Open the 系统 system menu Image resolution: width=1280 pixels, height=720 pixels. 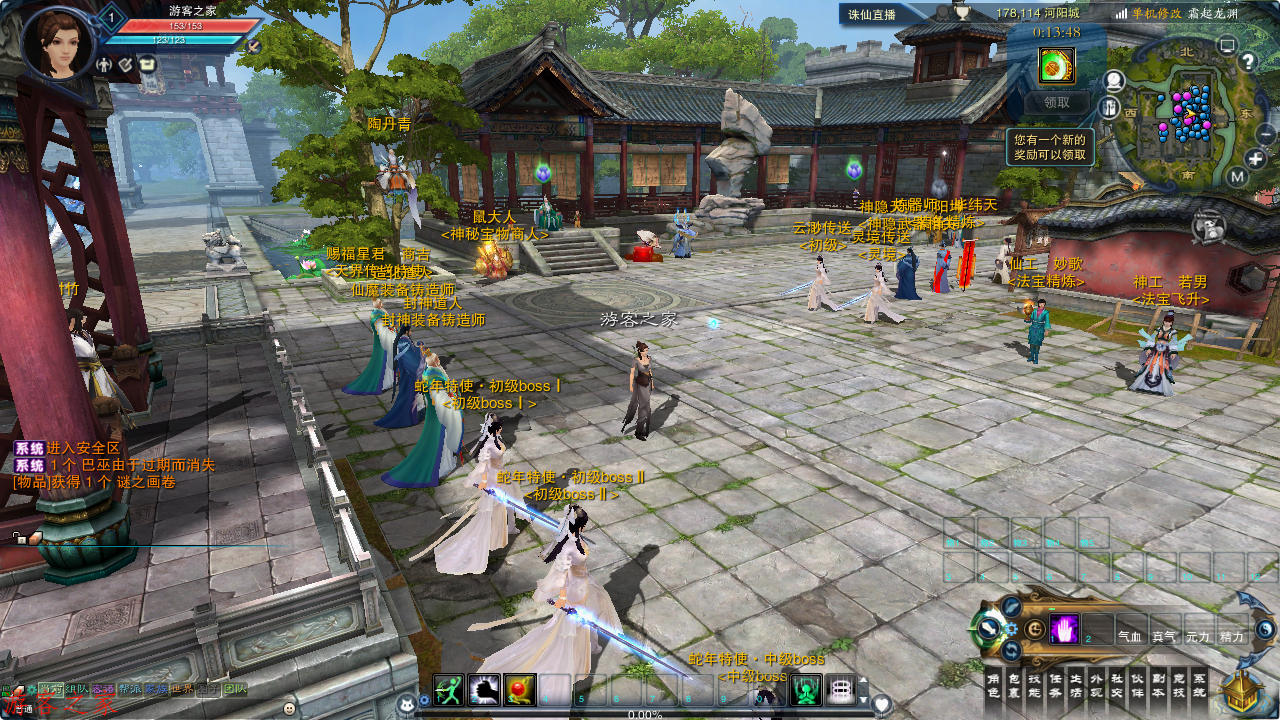(x=1200, y=684)
